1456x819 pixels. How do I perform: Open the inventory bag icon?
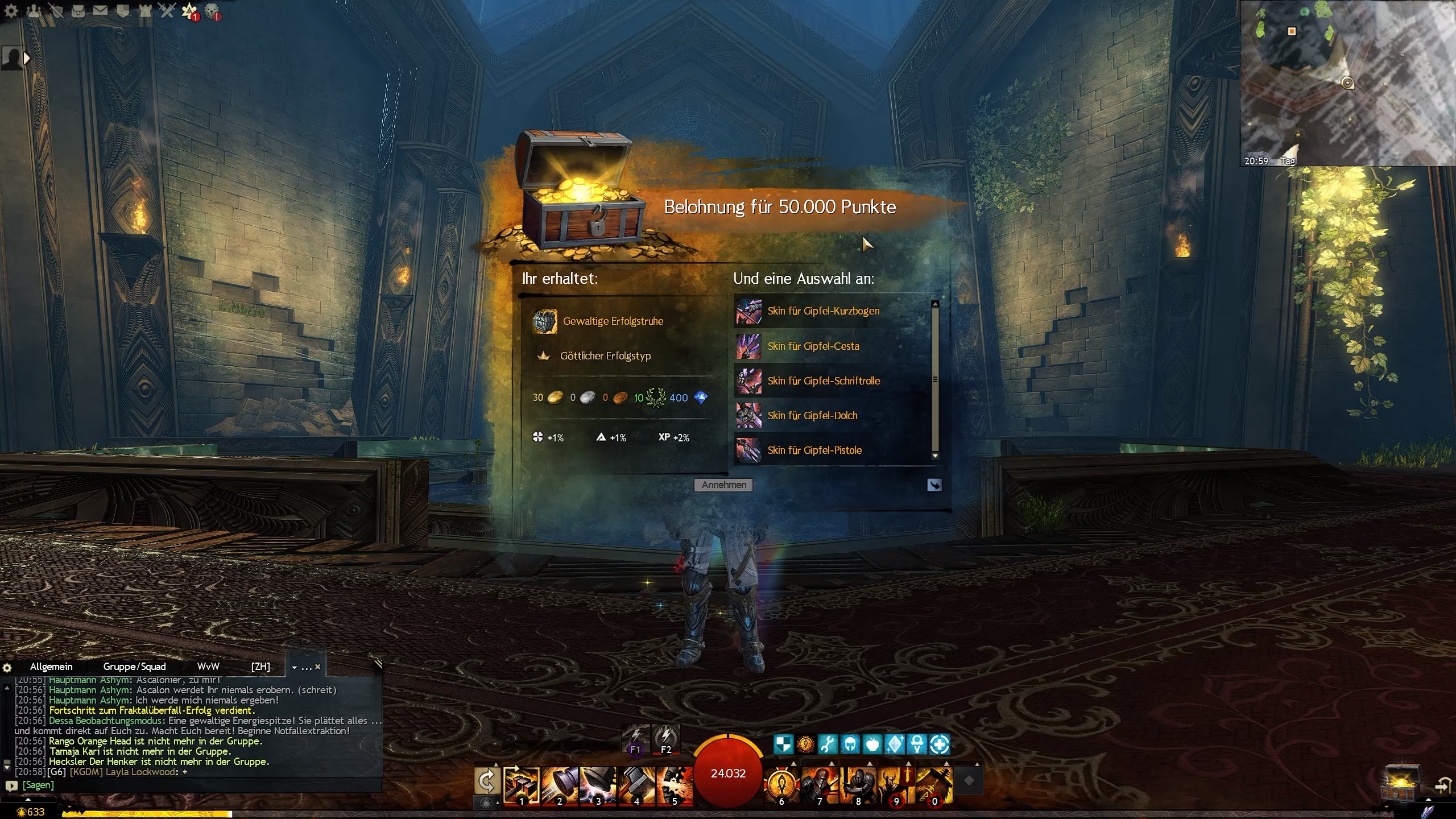click(x=78, y=10)
